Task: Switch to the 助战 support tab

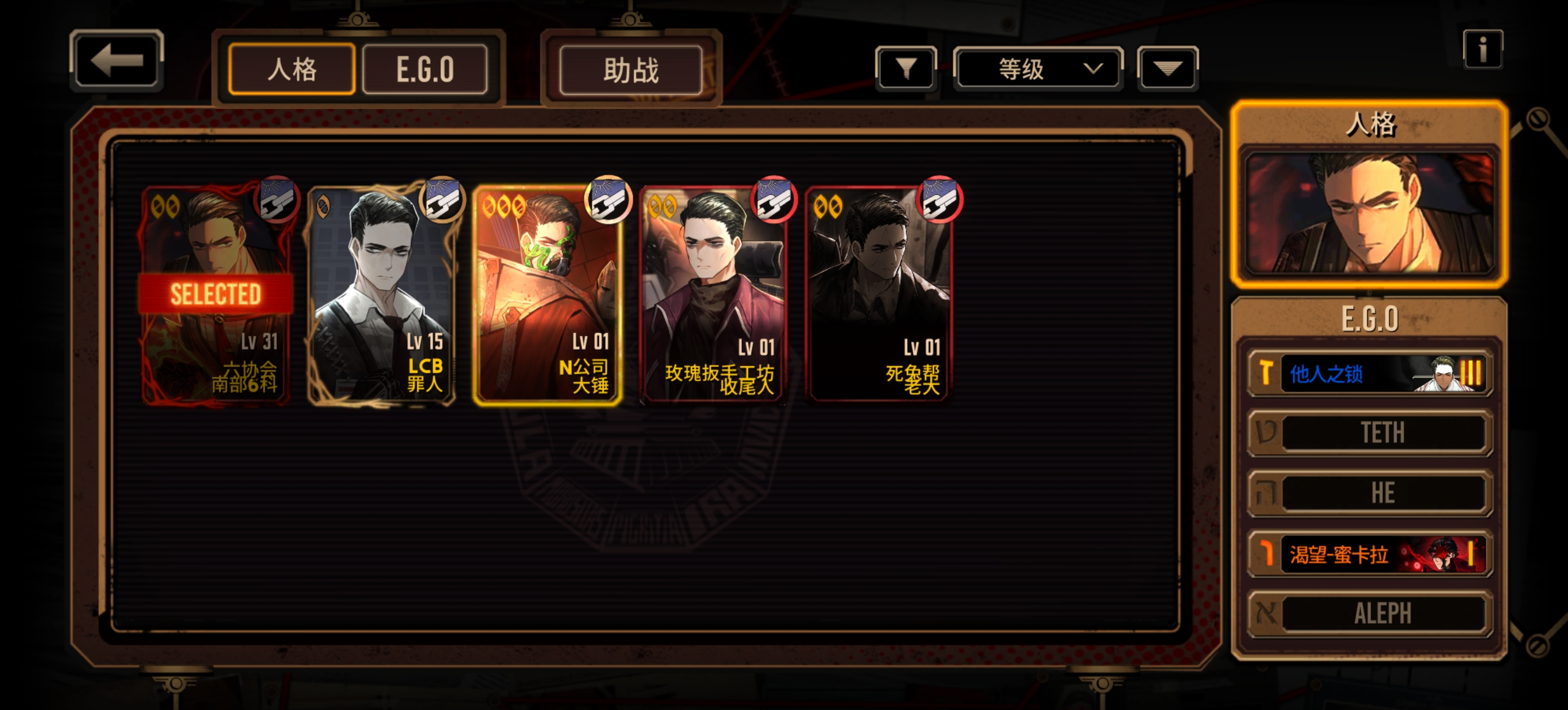Action: click(x=631, y=70)
